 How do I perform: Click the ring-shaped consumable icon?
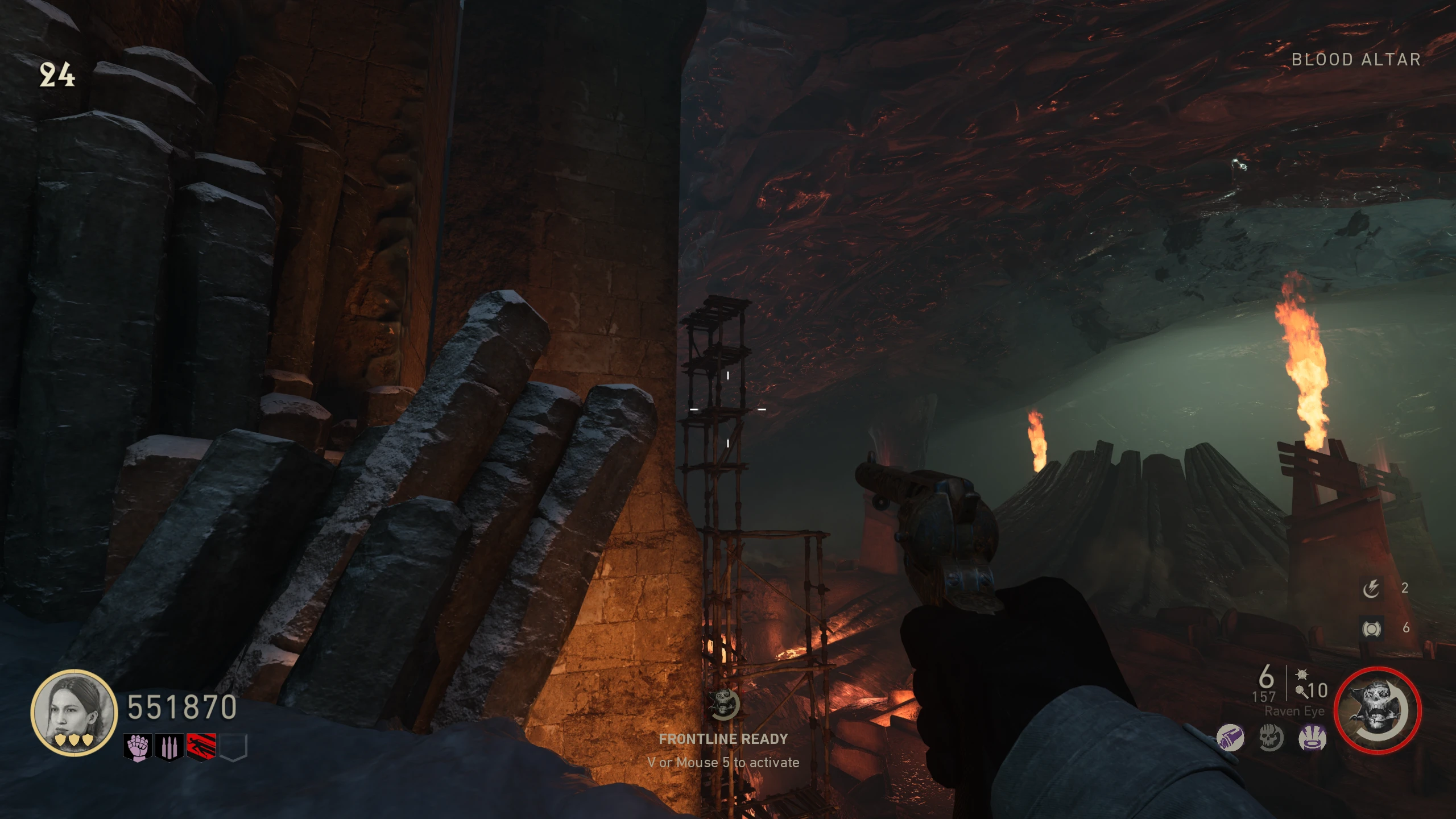[x=1371, y=628]
